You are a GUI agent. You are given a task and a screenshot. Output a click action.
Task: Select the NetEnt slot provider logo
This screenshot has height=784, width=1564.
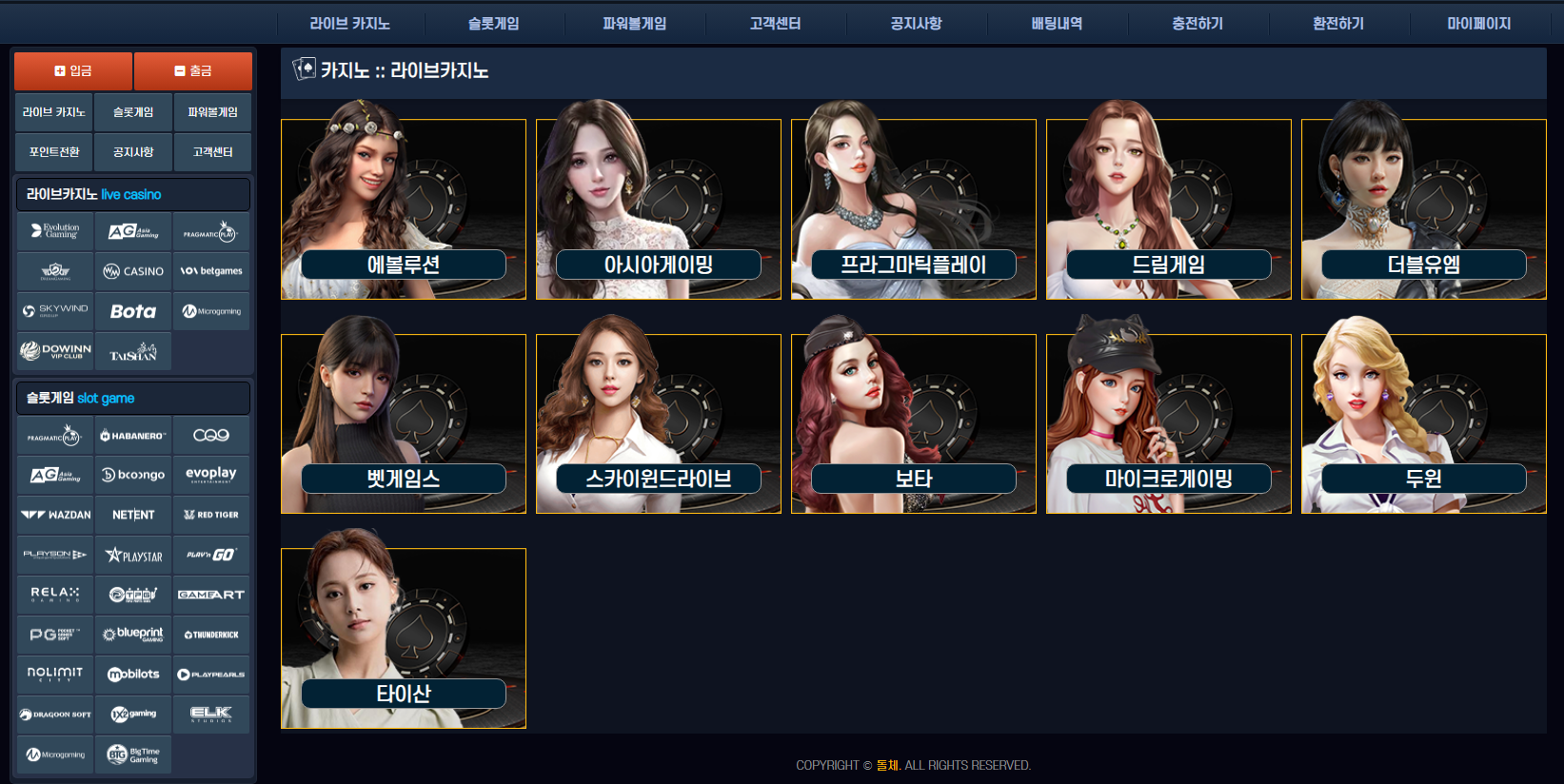click(133, 515)
